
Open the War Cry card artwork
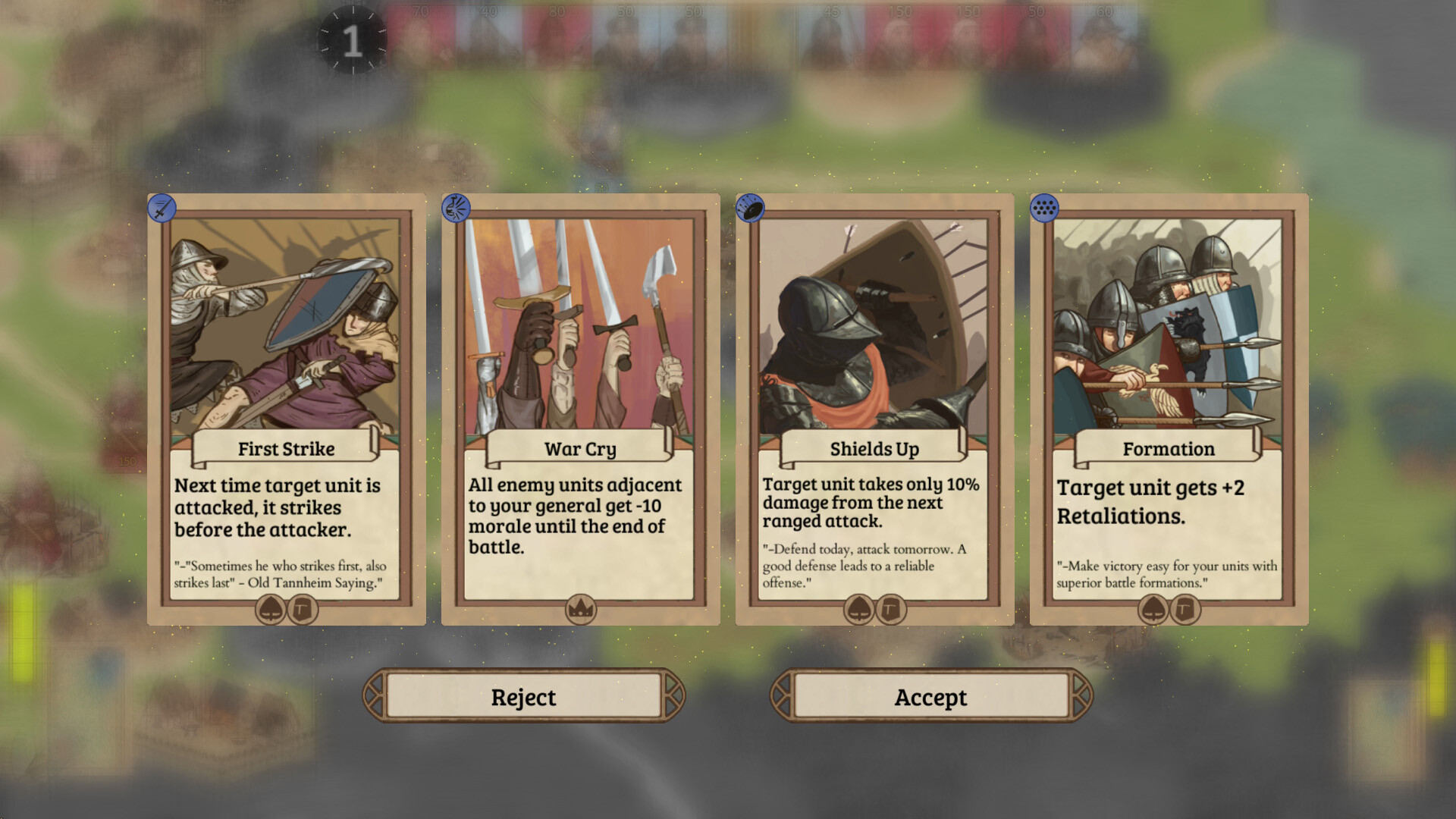pyautogui.click(x=580, y=326)
